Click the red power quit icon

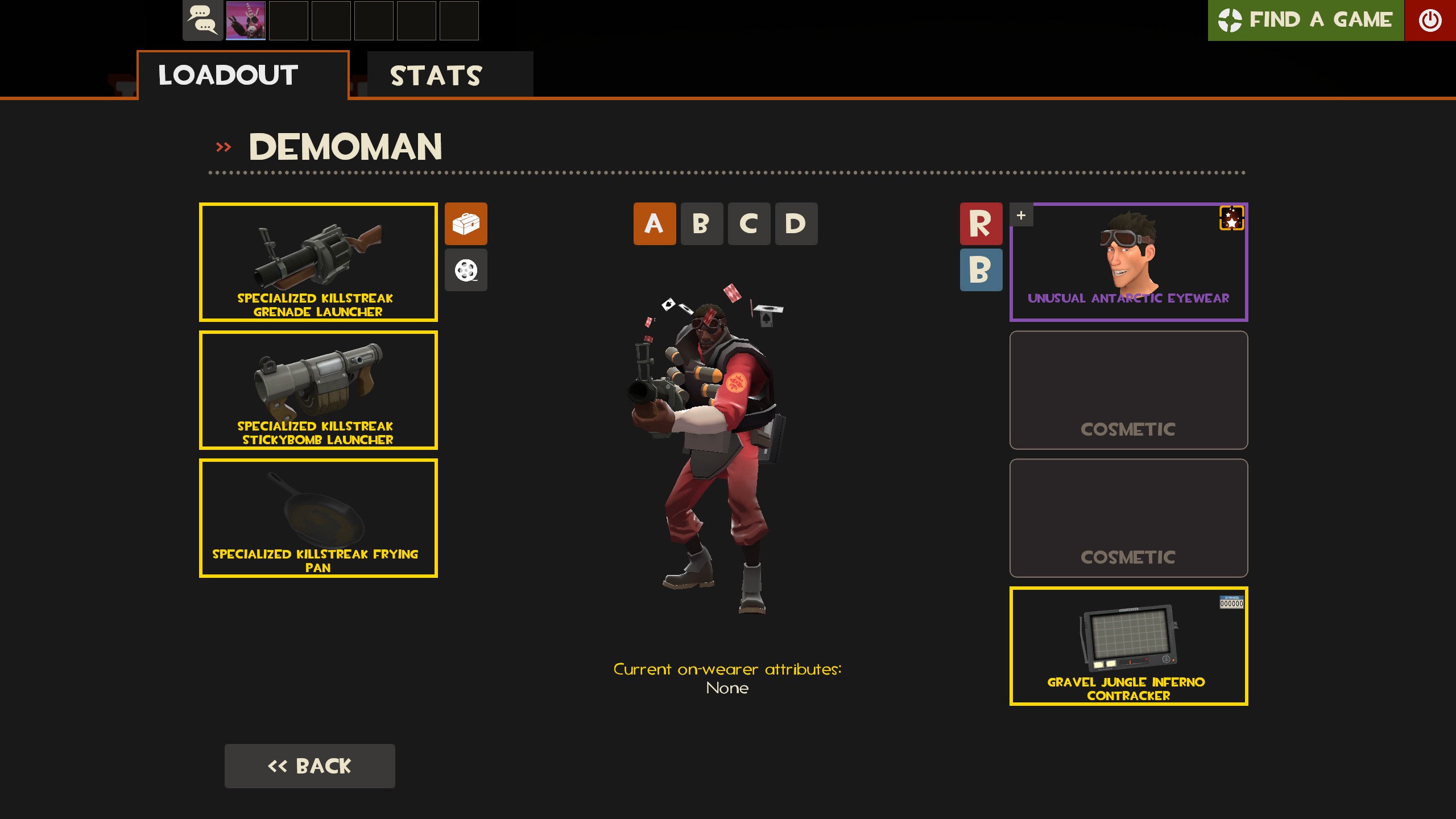pos(1431,20)
